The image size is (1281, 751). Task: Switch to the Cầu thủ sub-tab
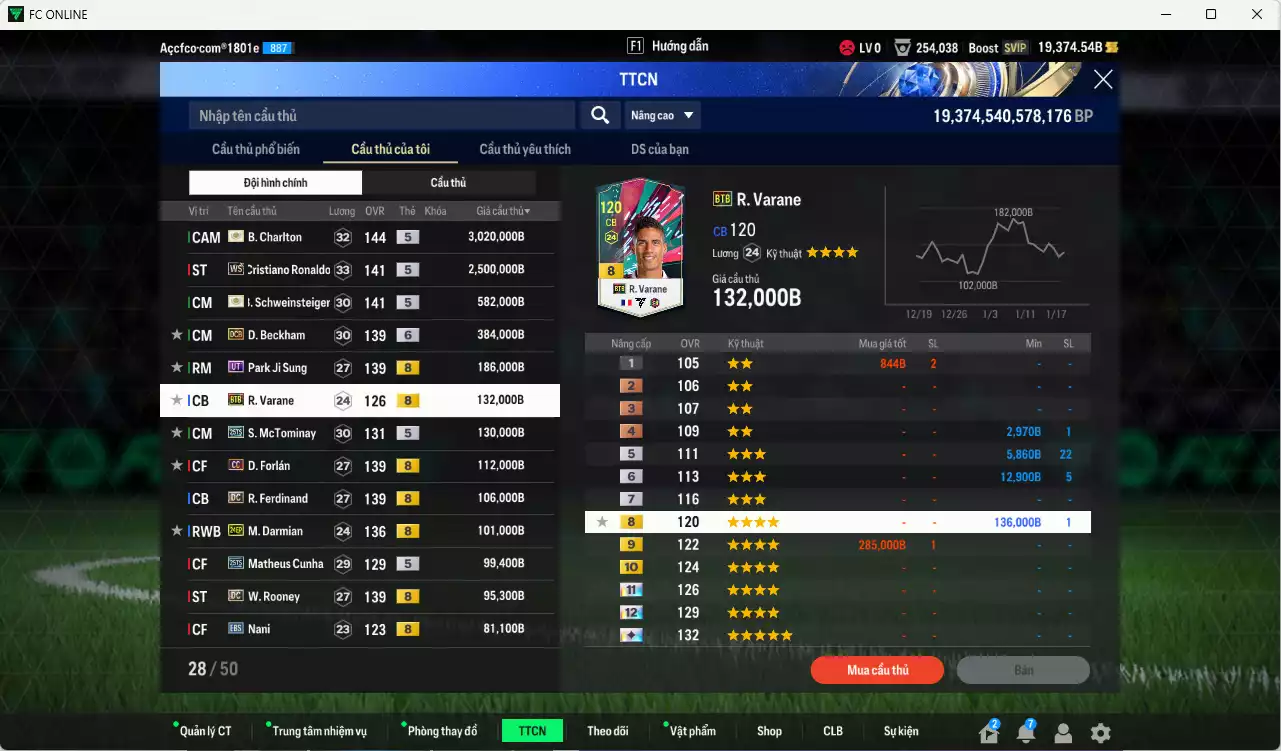pos(449,182)
